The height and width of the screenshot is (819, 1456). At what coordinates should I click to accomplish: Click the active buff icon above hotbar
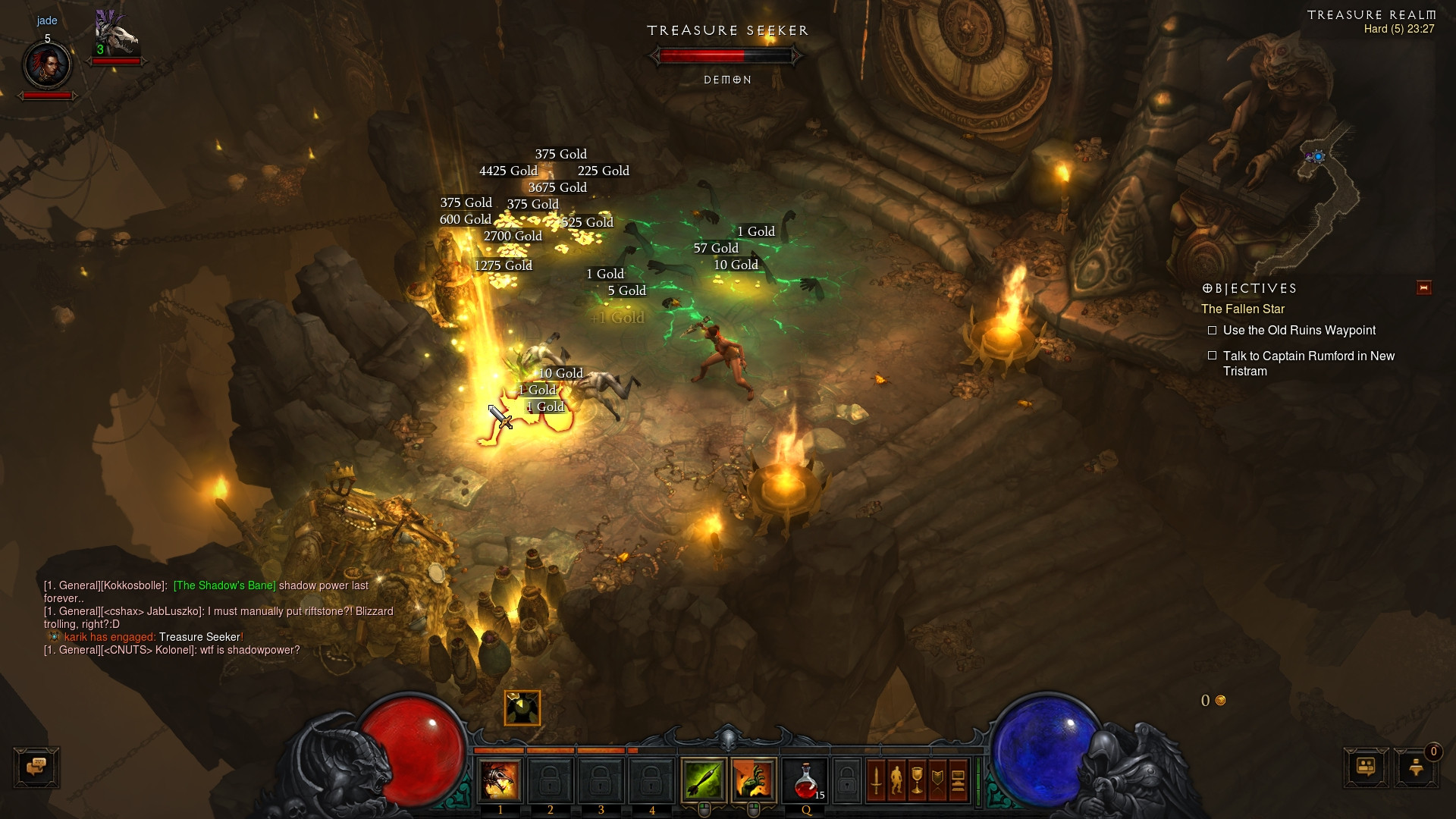(522, 708)
